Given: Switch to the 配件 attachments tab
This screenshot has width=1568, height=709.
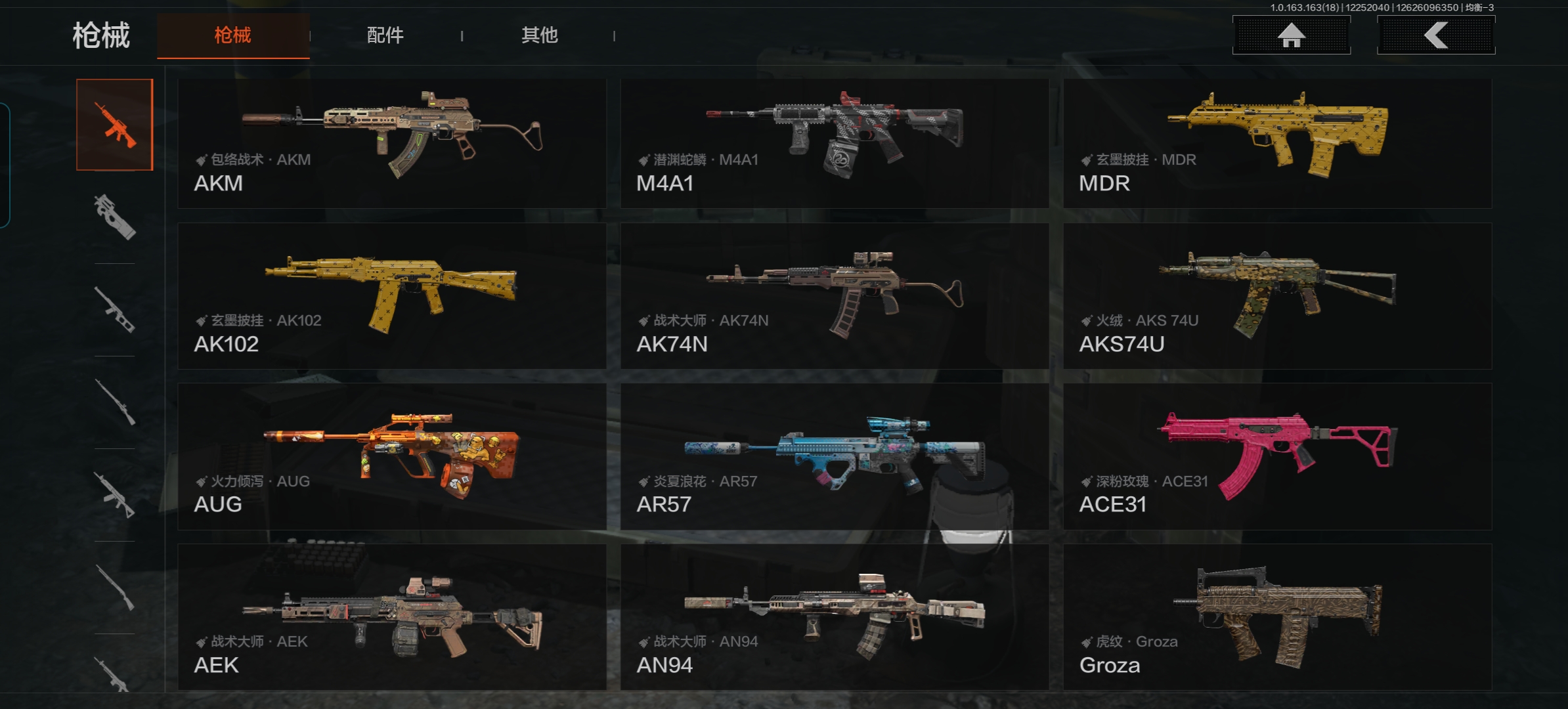Looking at the screenshot, I should pos(385,35).
